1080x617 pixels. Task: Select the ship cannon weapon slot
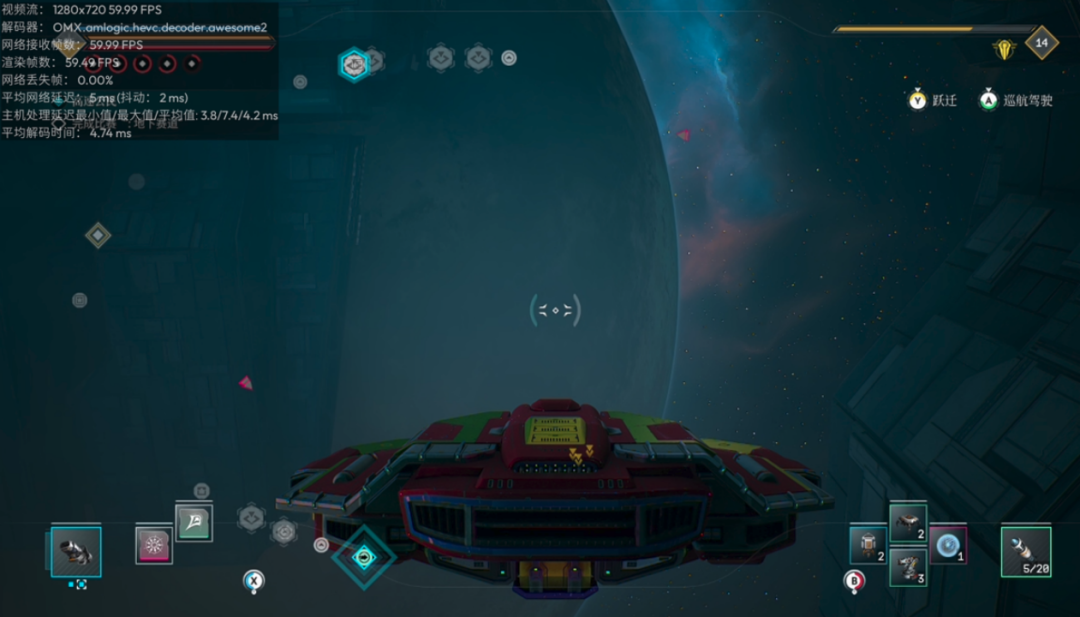pos(76,552)
